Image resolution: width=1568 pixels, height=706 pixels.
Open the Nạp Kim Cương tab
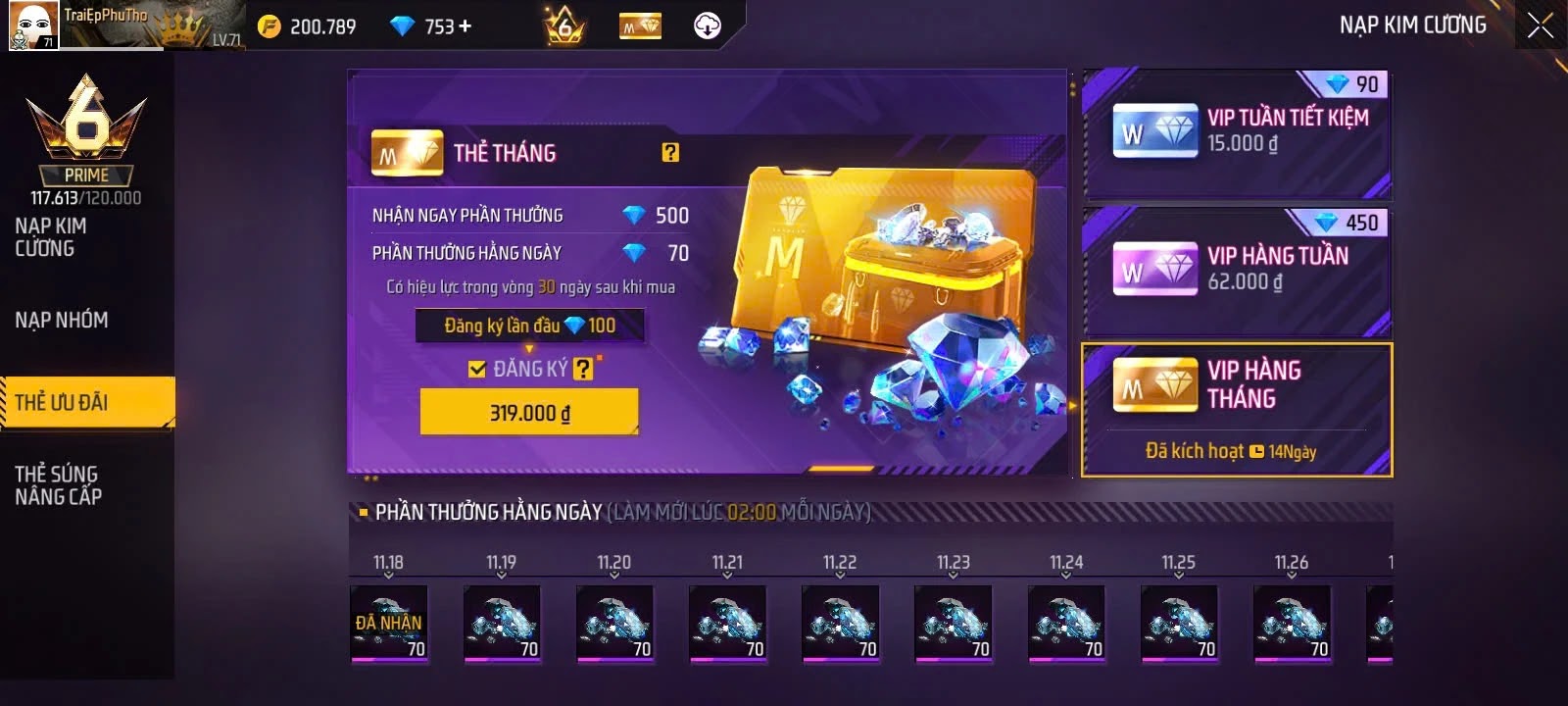pos(51,237)
